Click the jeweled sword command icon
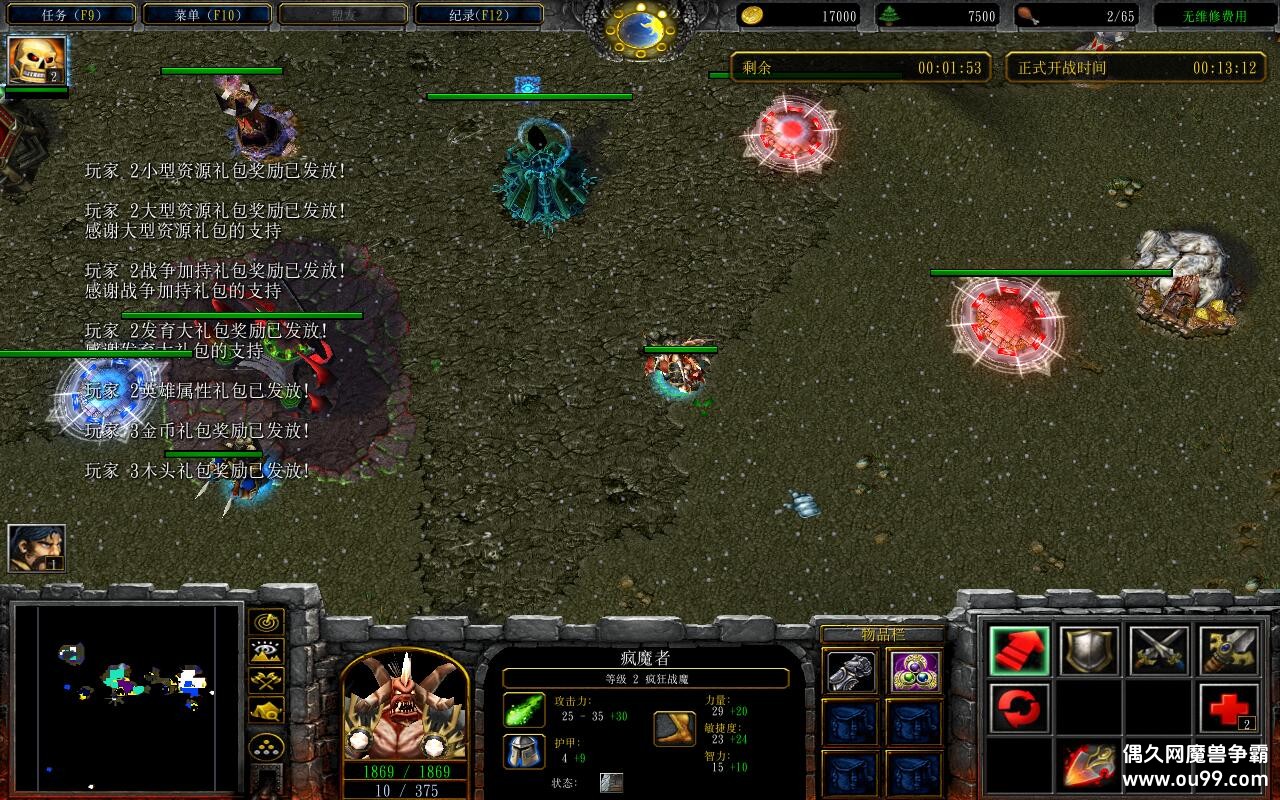Image resolution: width=1280 pixels, height=800 pixels. click(x=1229, y=651)
